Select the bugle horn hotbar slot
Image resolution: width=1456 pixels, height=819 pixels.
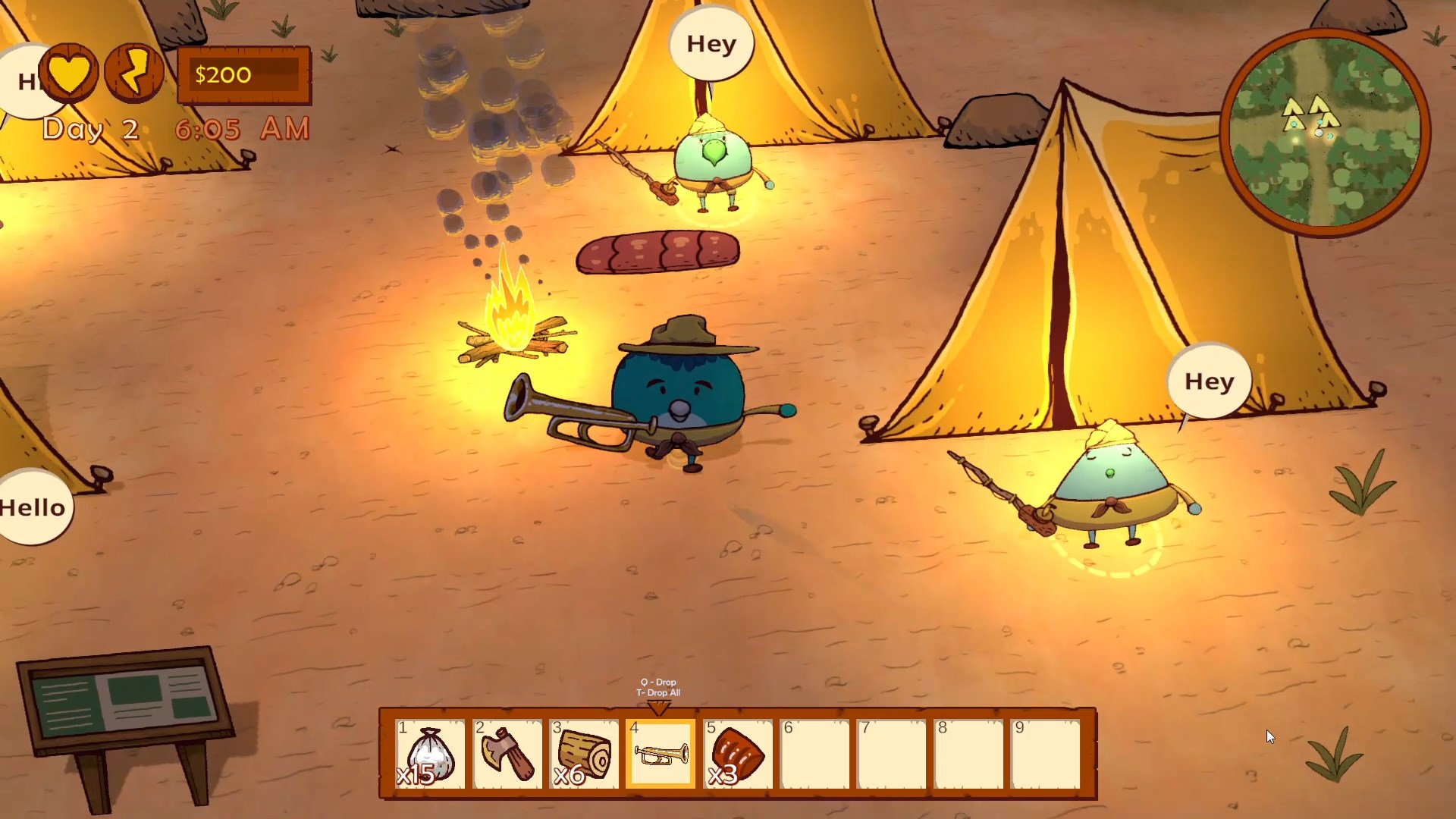(661, 755)
